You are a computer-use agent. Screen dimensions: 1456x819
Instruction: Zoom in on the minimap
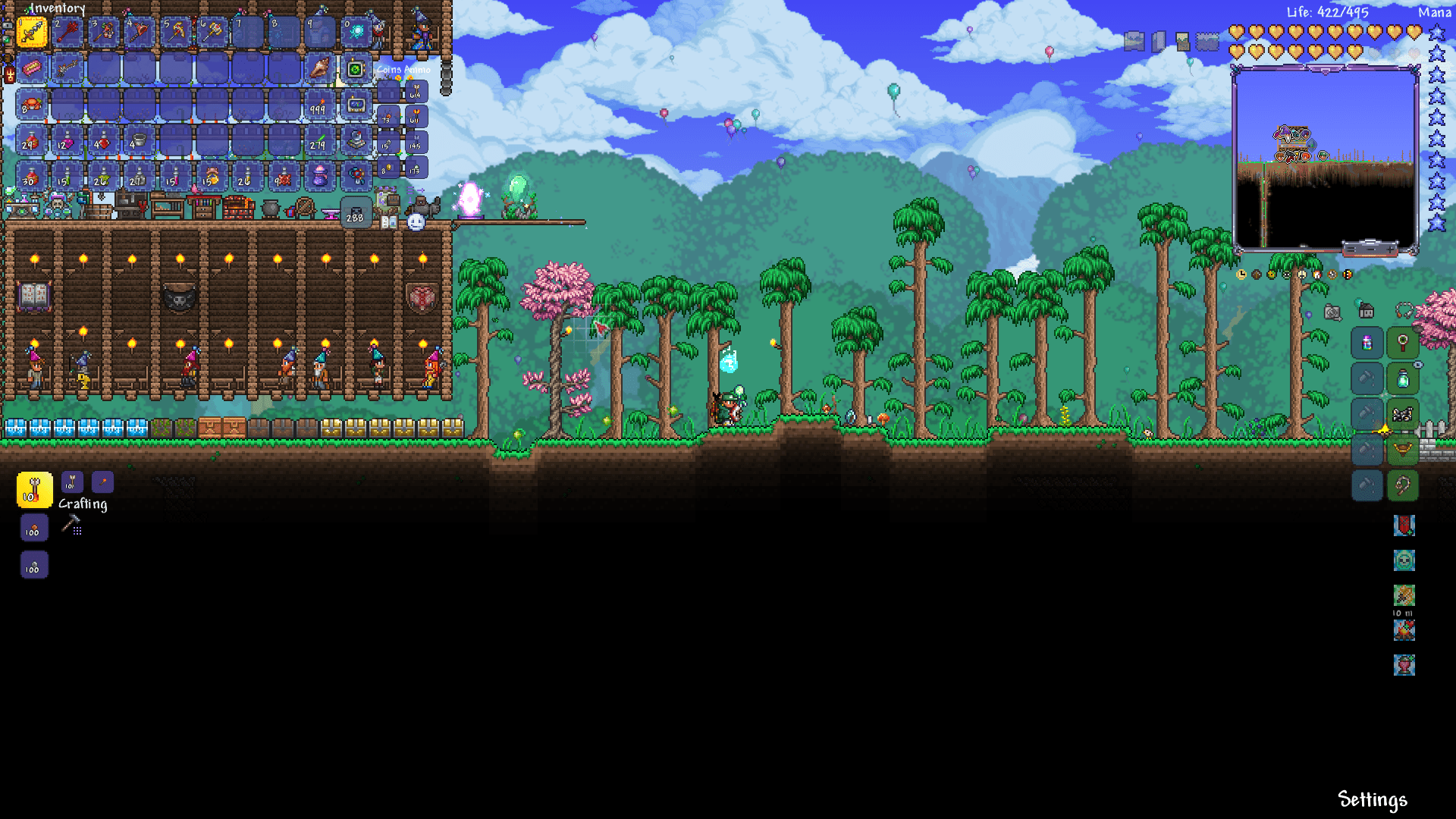[1390, 249]
